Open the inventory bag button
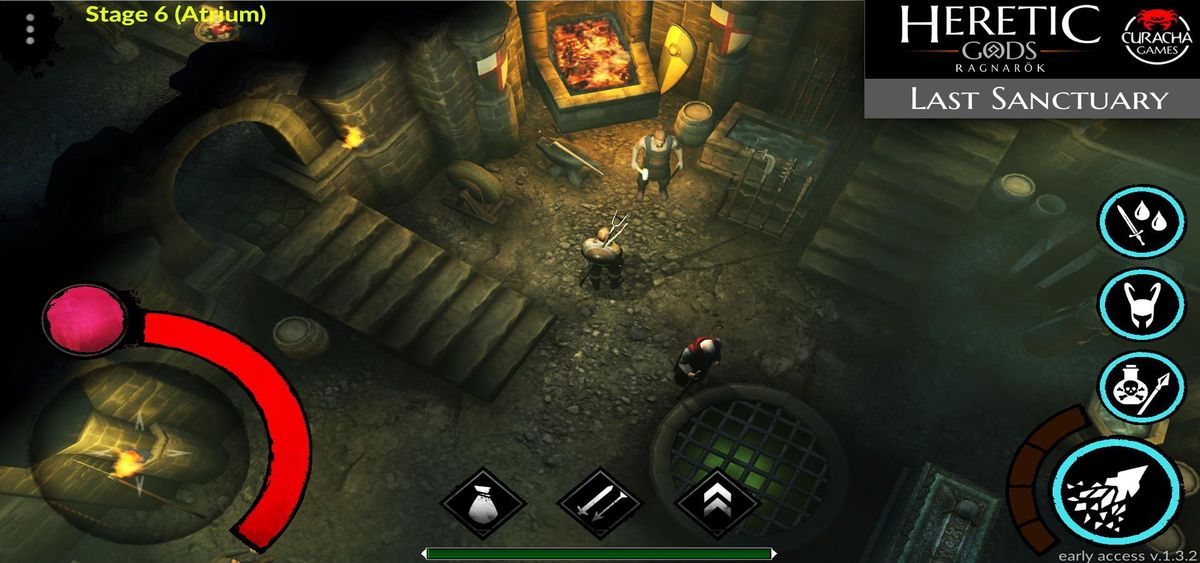 [484, 503]
